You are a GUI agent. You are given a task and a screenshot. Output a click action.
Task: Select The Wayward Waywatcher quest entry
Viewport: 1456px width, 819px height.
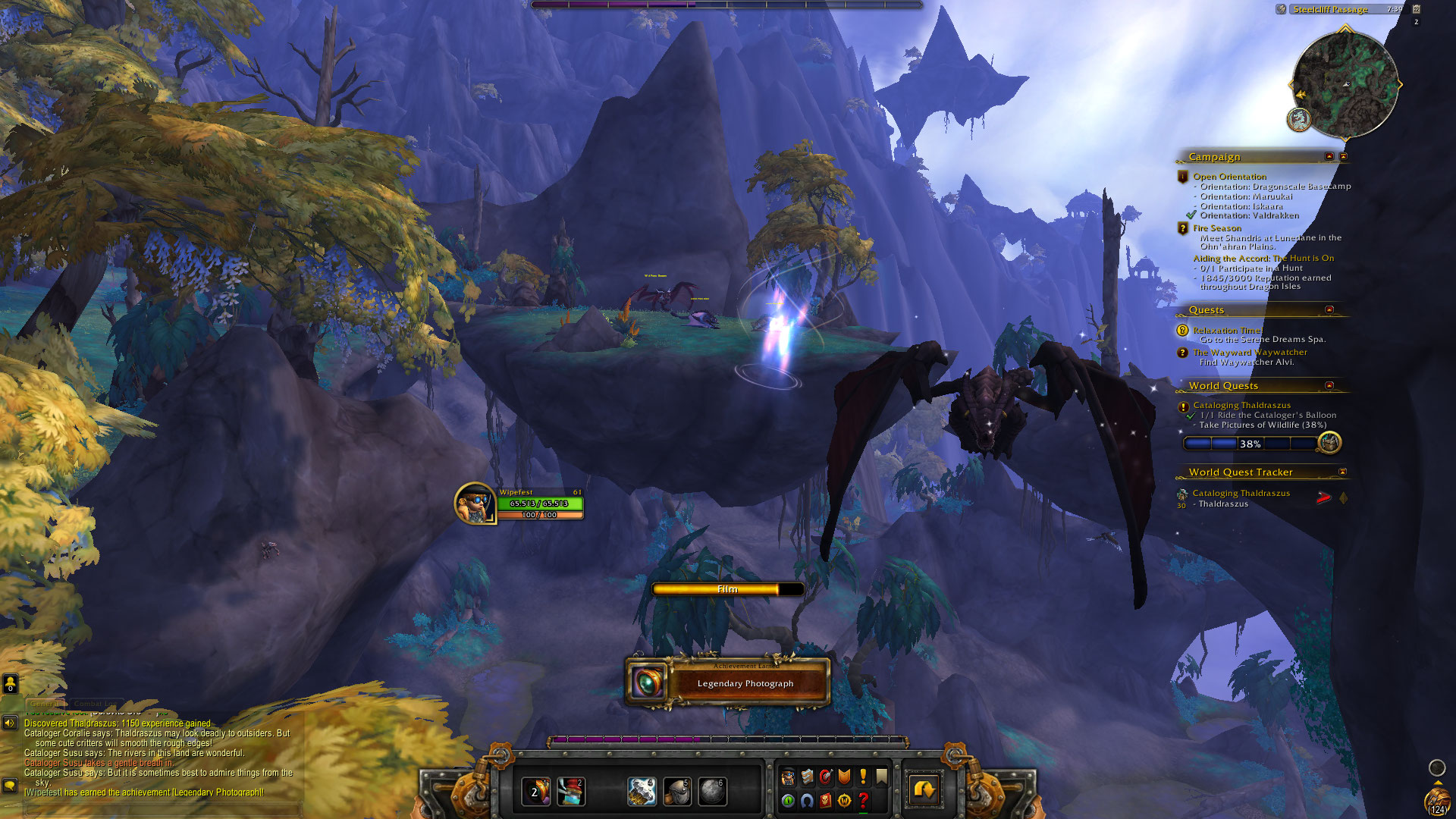[1250, 353]
